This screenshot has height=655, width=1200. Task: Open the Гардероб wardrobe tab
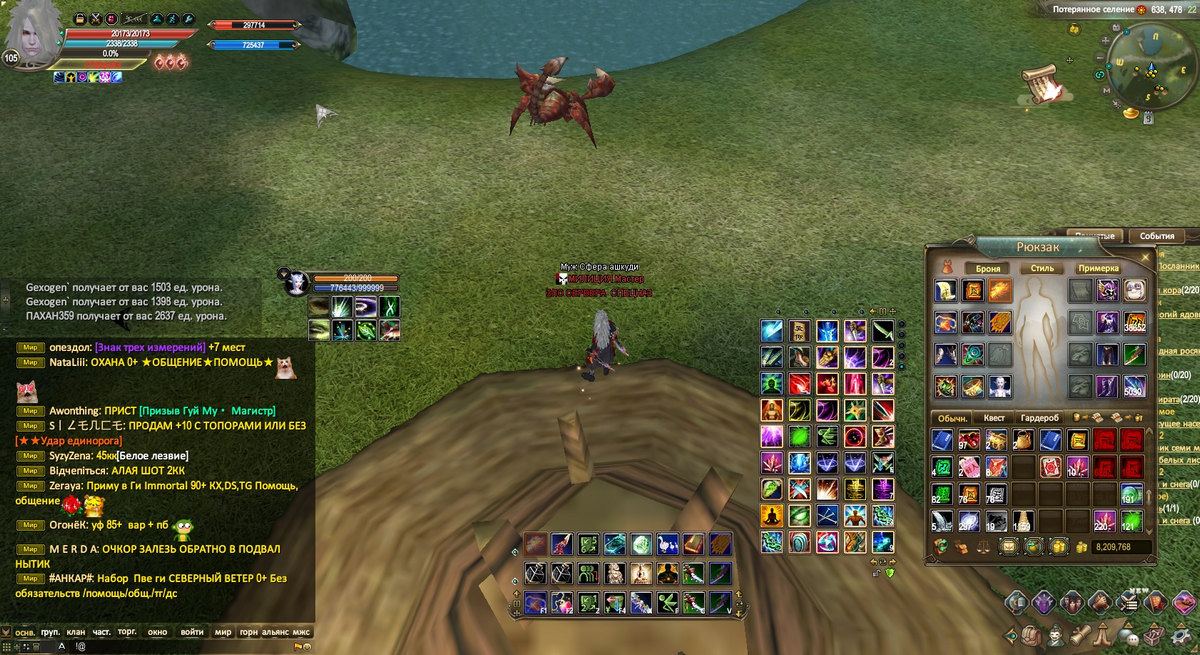coord(1038,418)
